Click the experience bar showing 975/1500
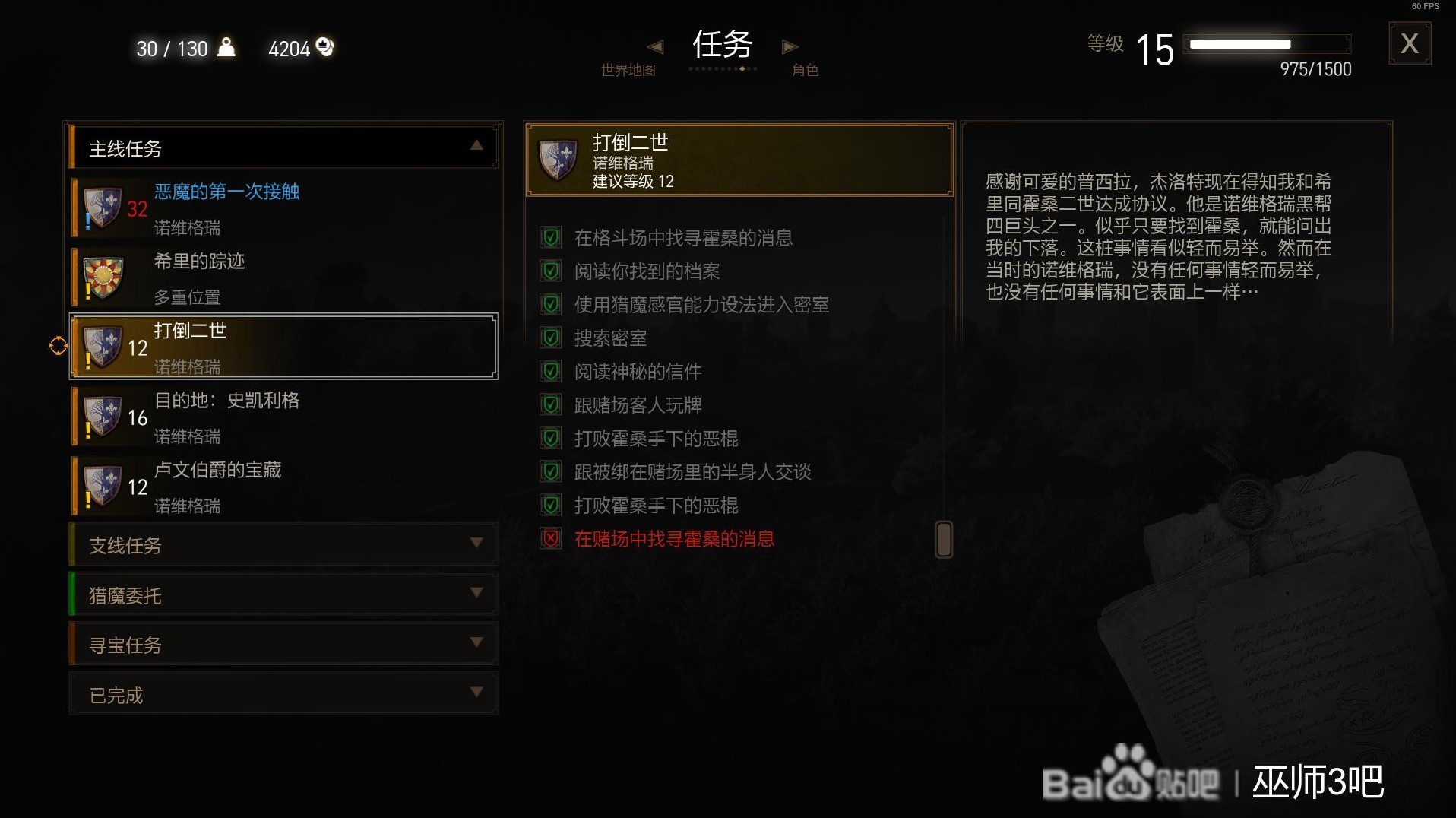 pyautogui.click(x=1268, y=46)
